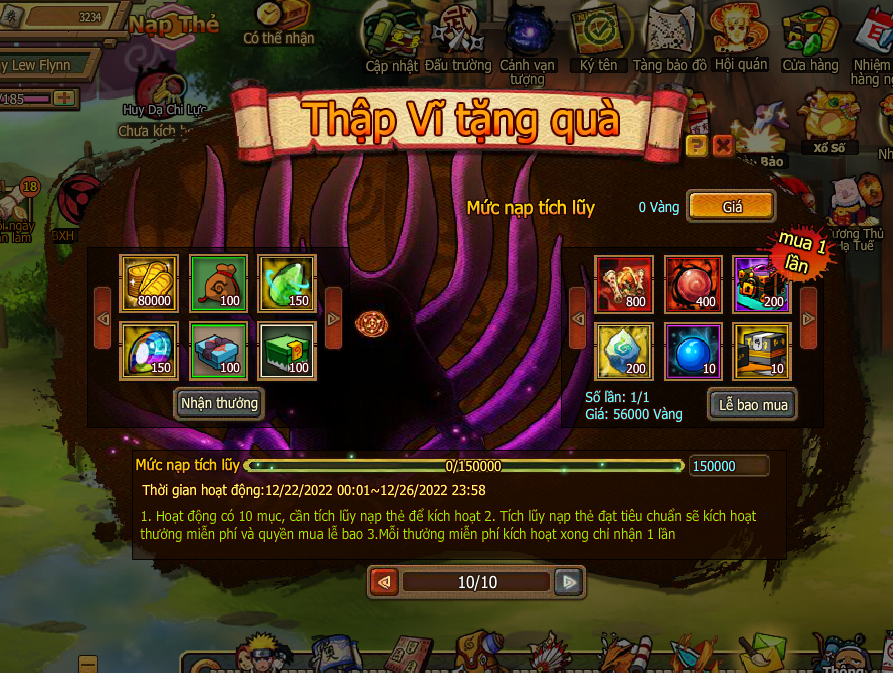Open the question mark help button
Image resolution: width=893 pixels, height=673 pixels.
pos(697,147)
